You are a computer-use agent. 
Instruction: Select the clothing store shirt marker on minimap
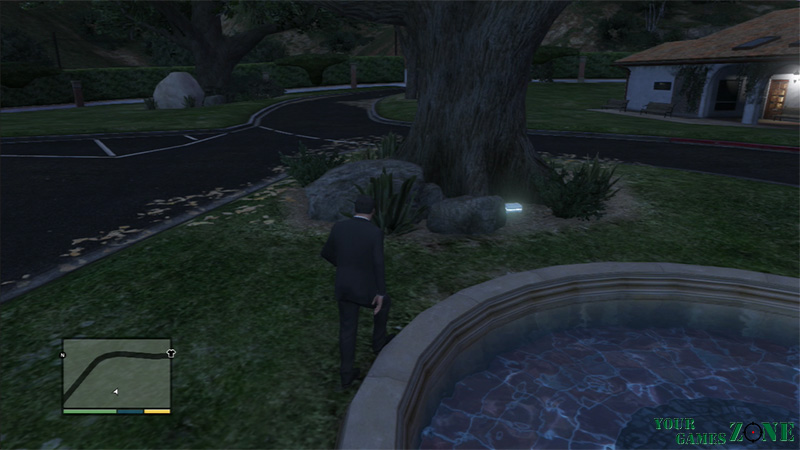(x=171, y=353)
